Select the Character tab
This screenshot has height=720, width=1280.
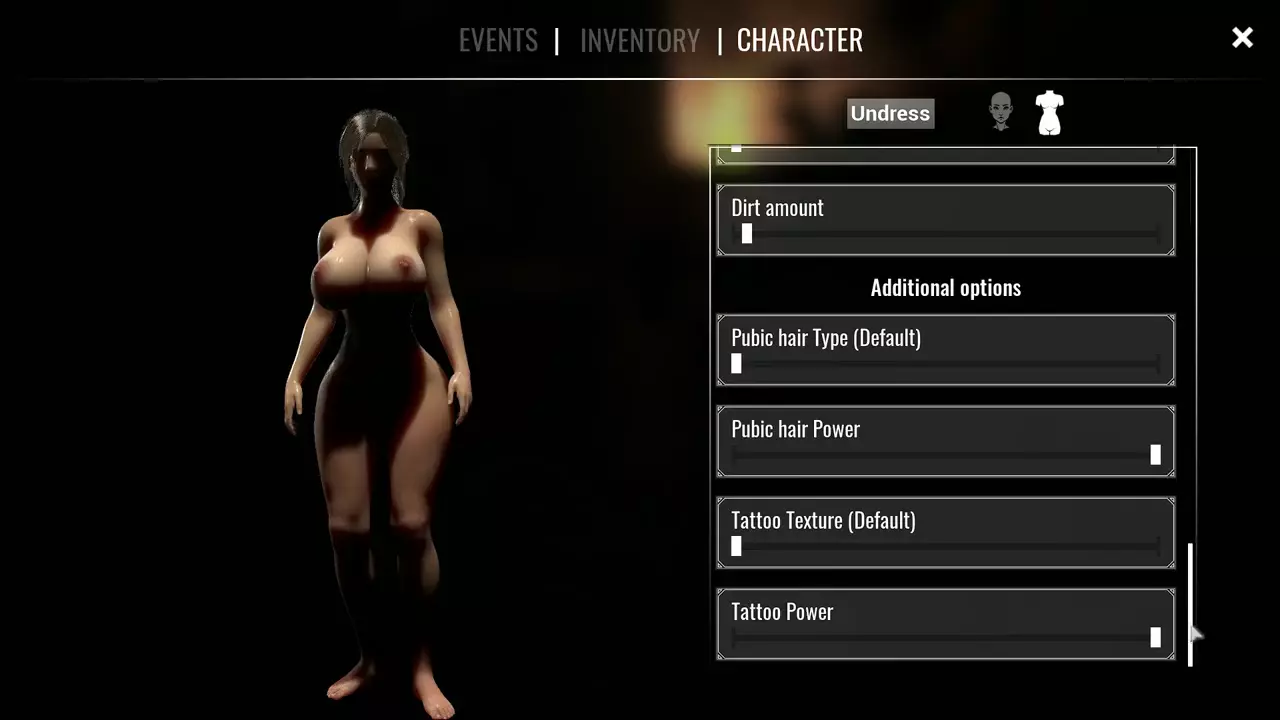[799, 40]
